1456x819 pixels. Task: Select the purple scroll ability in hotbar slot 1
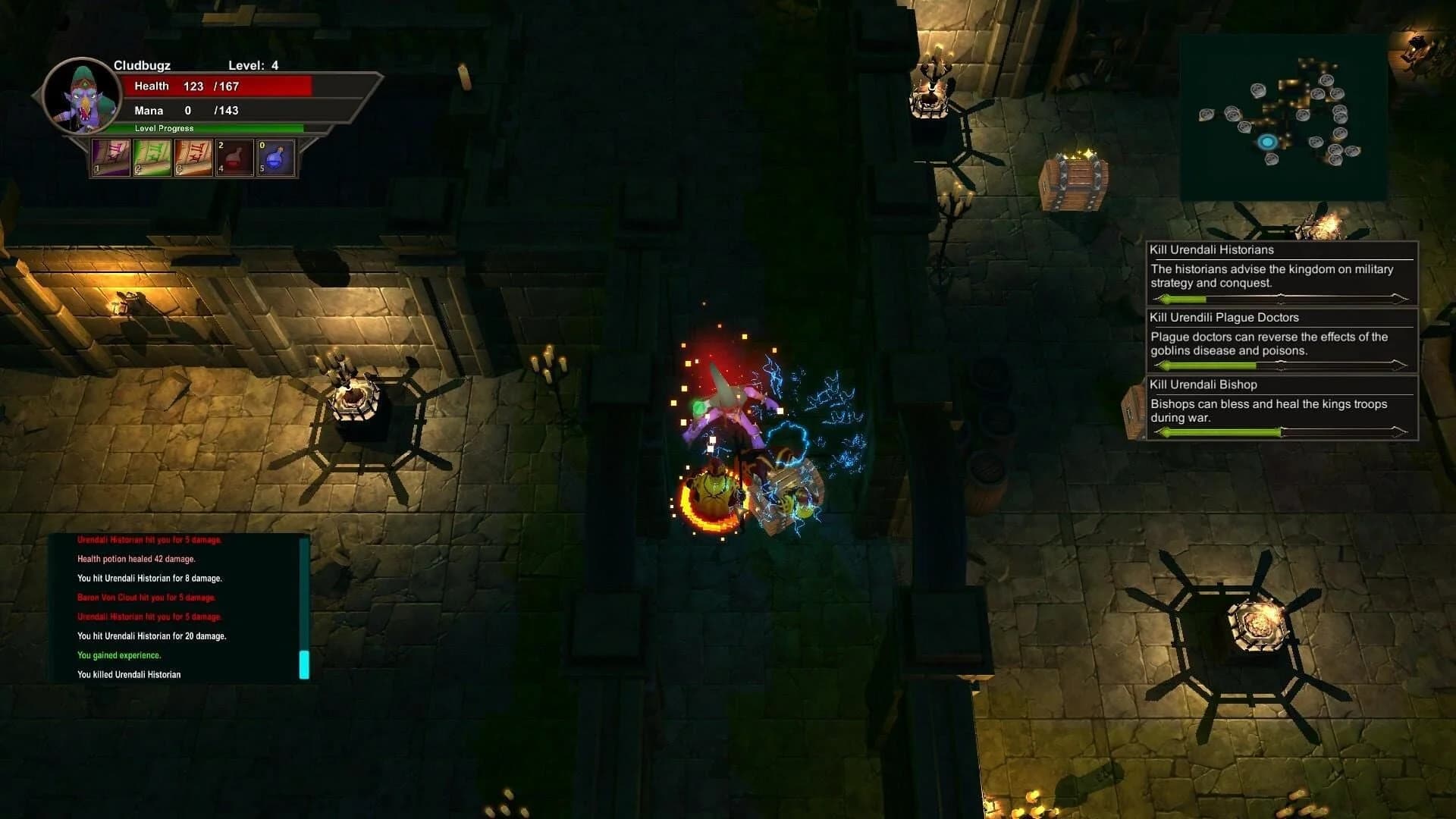111,159
